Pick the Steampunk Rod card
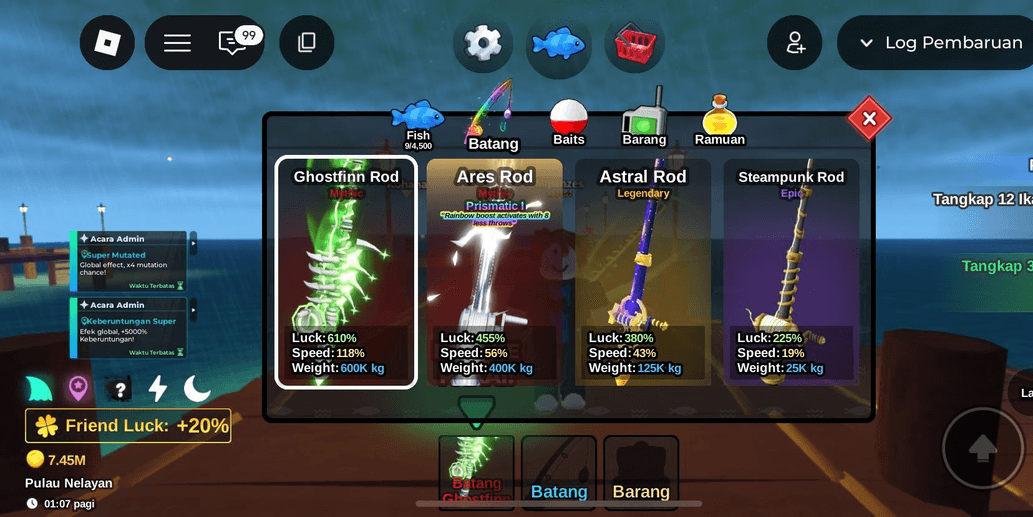This screenshot has height=517, width=1033. pyautogui.click(x=791, y=272)
